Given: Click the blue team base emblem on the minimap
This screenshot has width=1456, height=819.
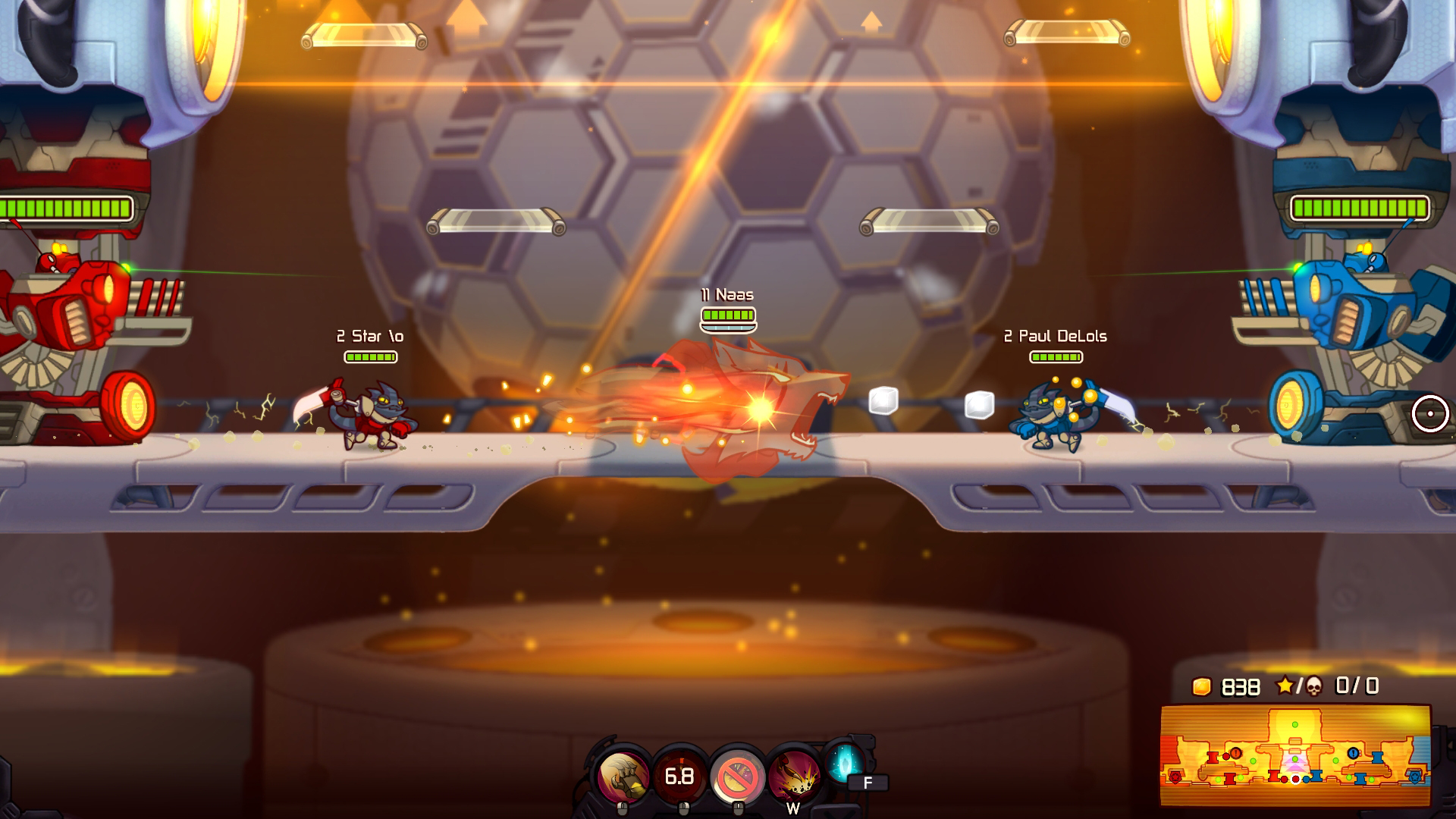Looking at the screenshot, I should 1414,777.
